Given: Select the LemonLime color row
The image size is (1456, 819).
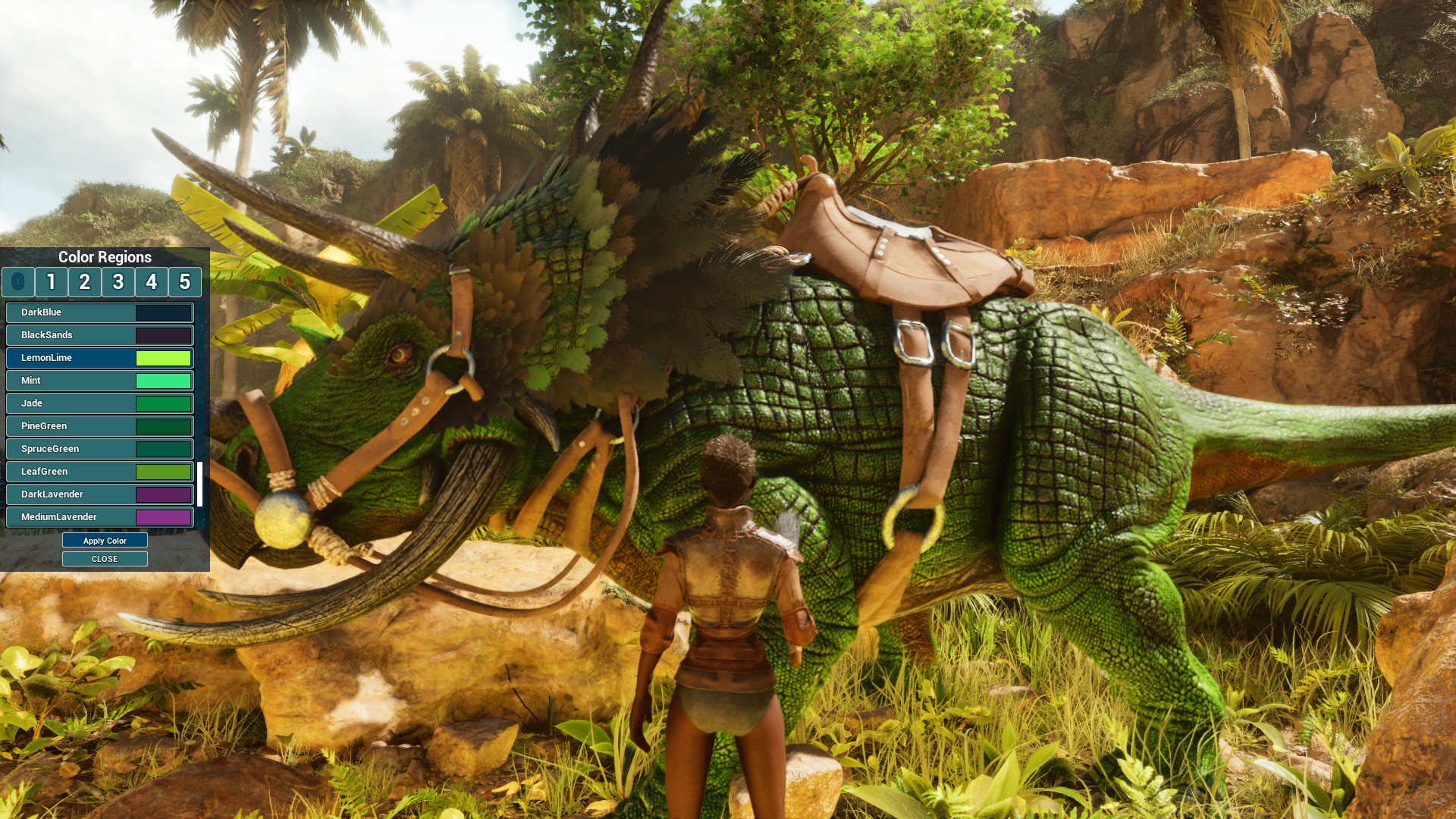Looking at the screenshot, I should 100,358.
